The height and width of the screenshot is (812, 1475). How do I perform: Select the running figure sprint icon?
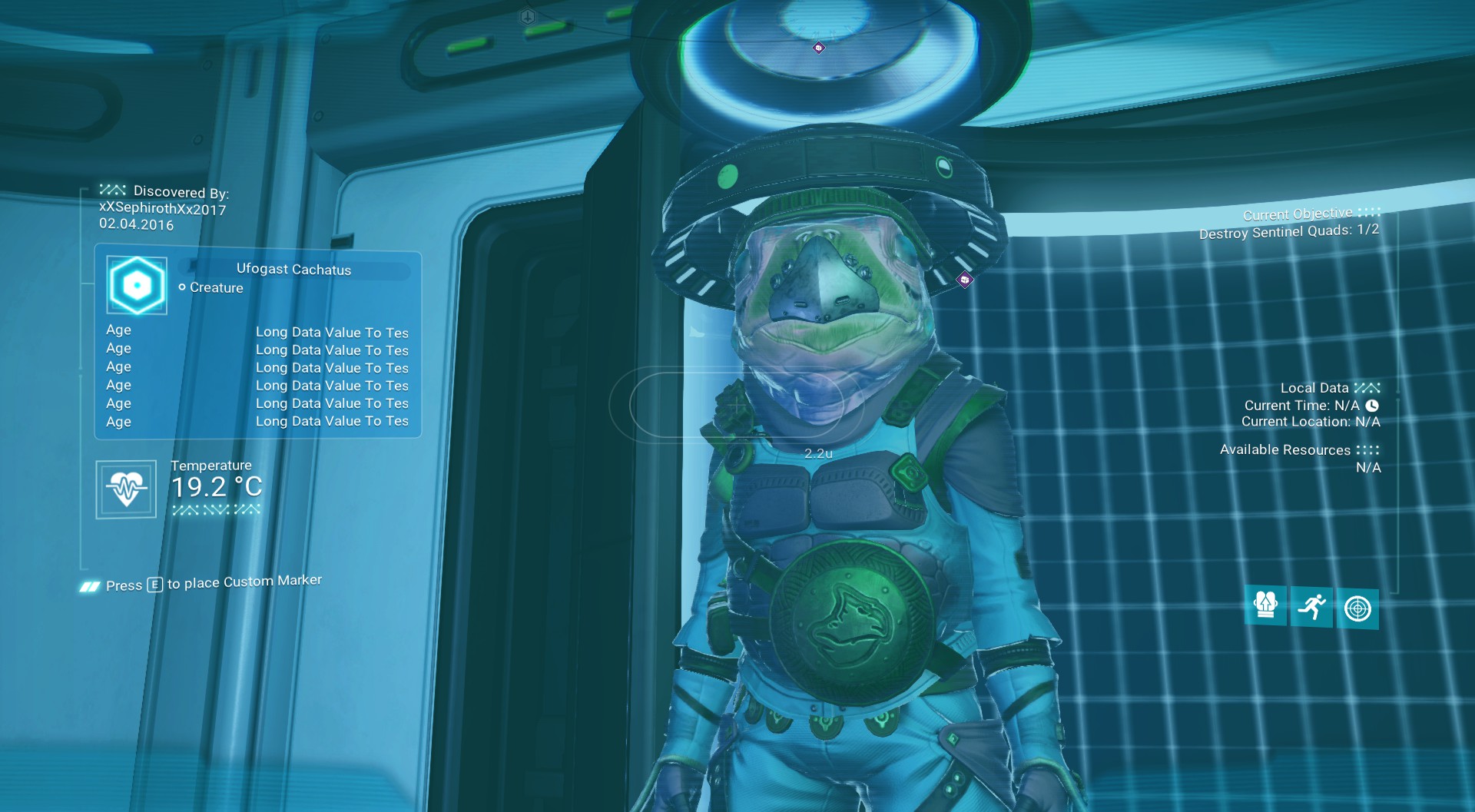pos(1312,607)
